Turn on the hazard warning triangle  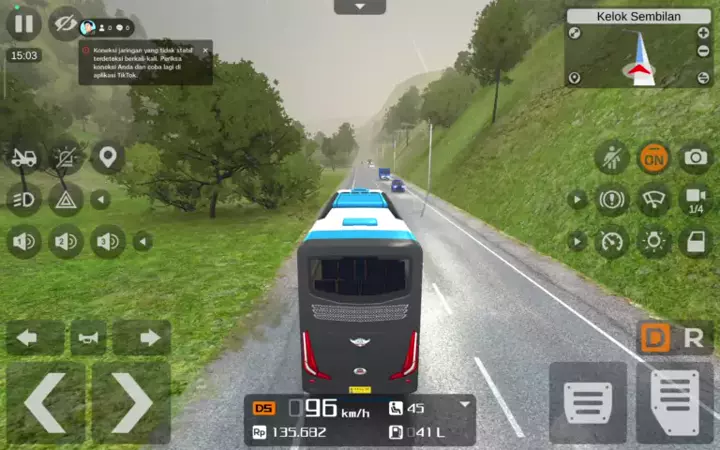(66, 199)
